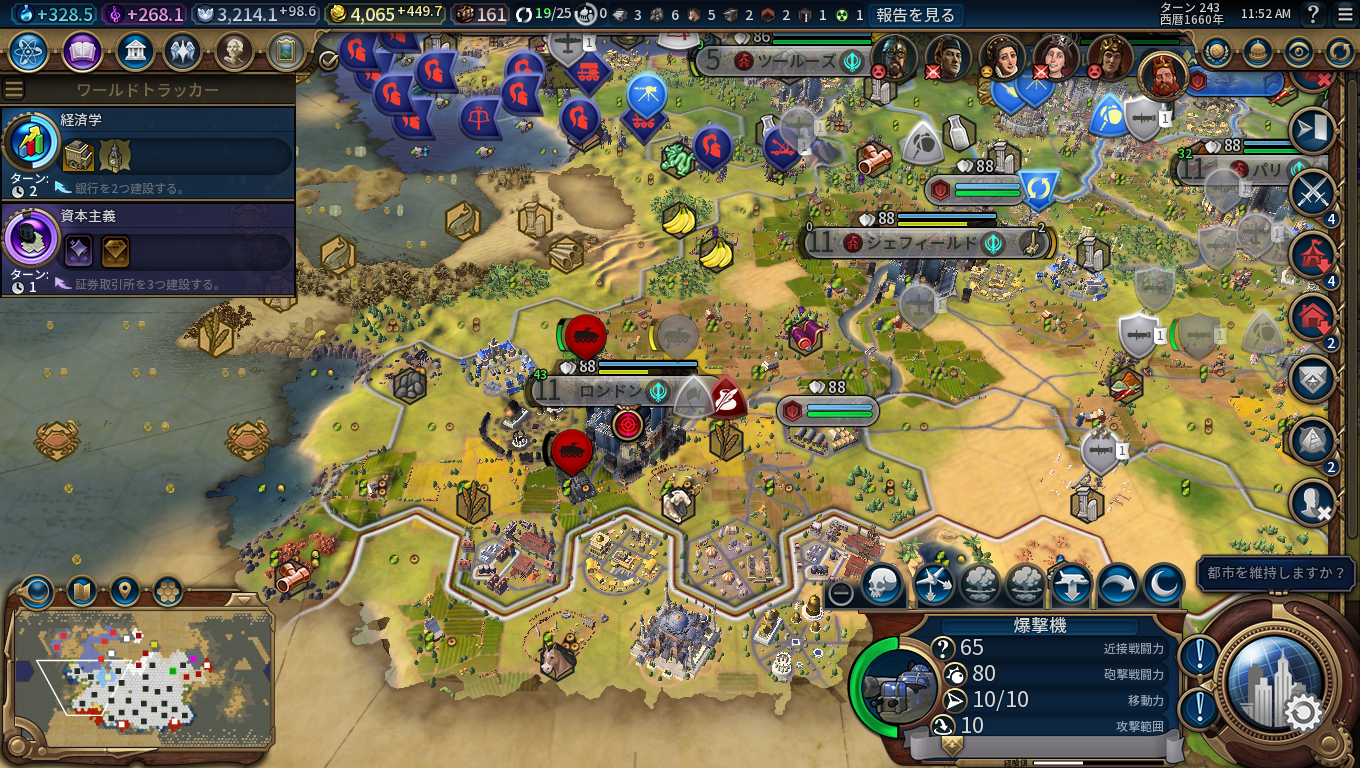Select the 資本主義 civic entry
The image size is (1360, 768).
148,248
